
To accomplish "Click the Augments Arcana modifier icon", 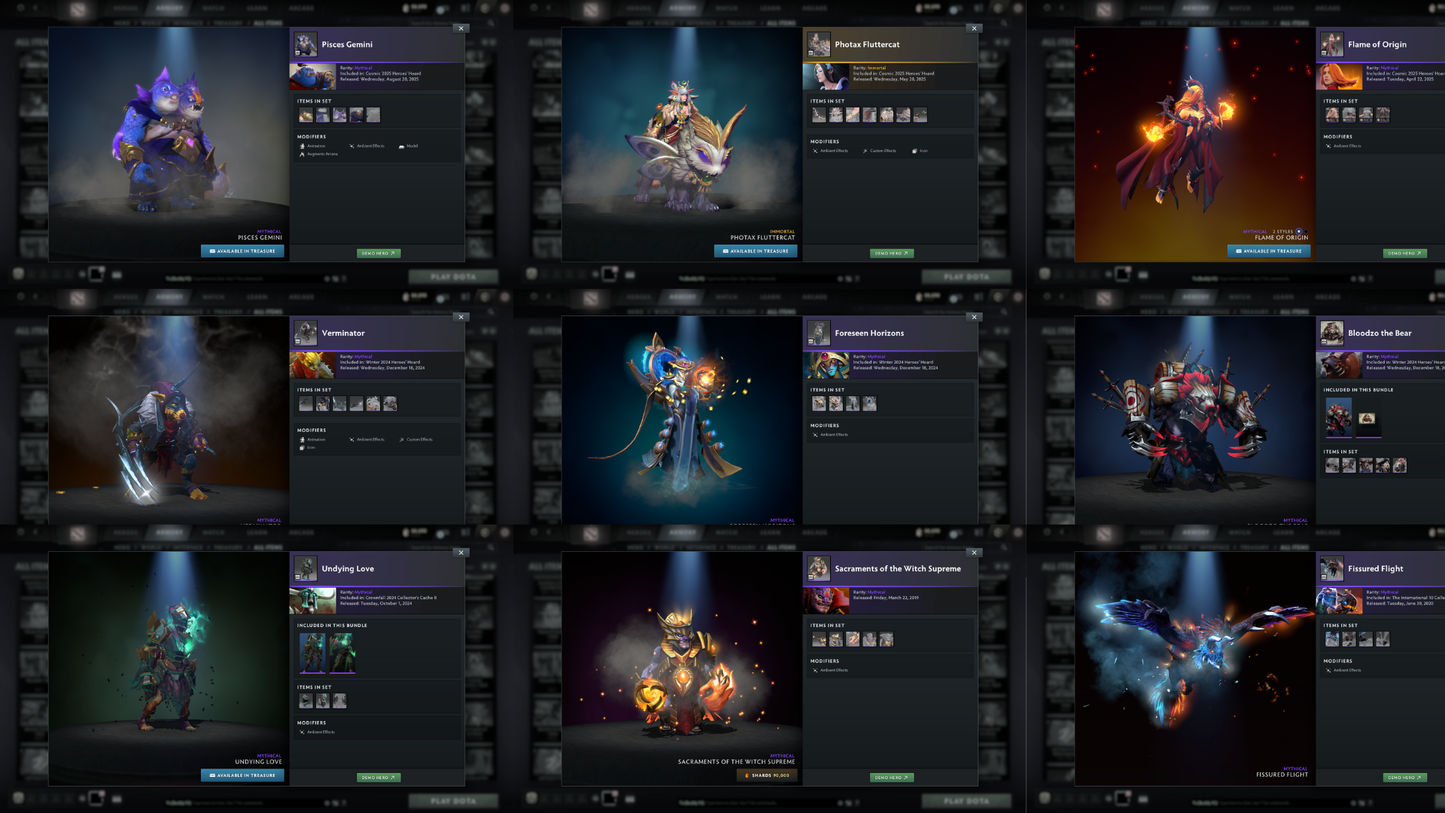I will point(302,154).
